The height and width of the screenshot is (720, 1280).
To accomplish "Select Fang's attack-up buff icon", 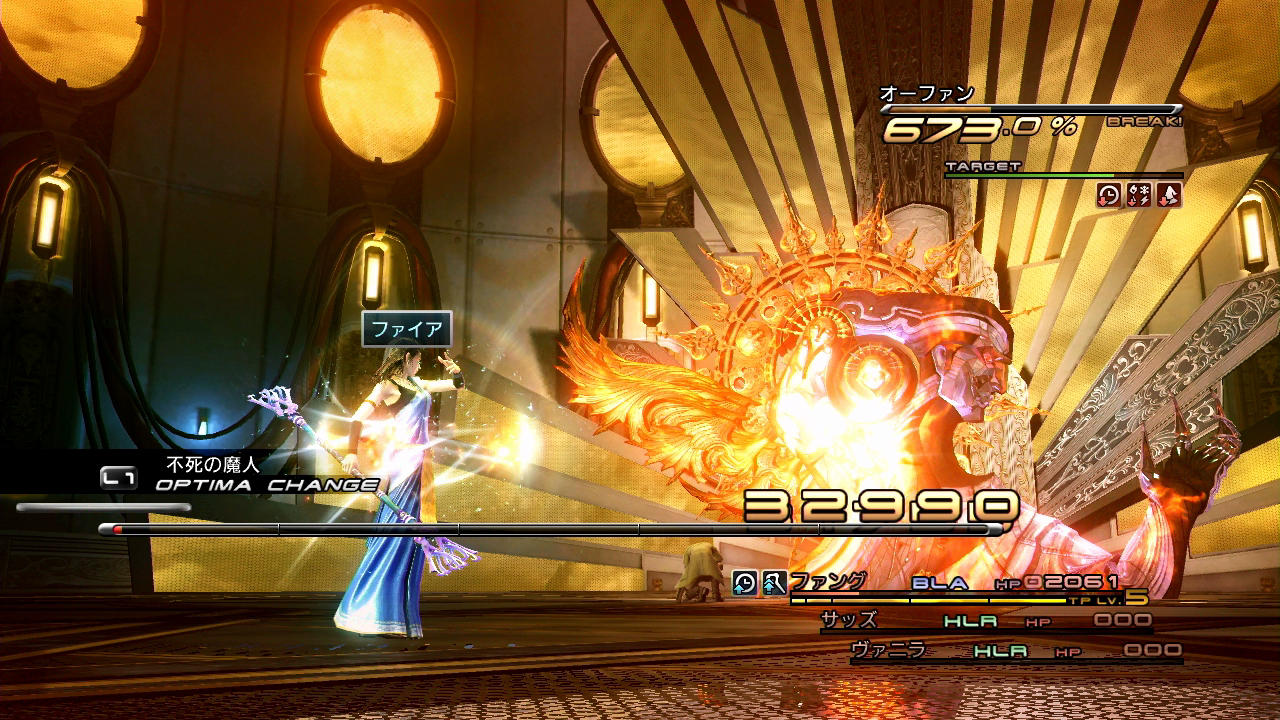I will click(773, 582).
